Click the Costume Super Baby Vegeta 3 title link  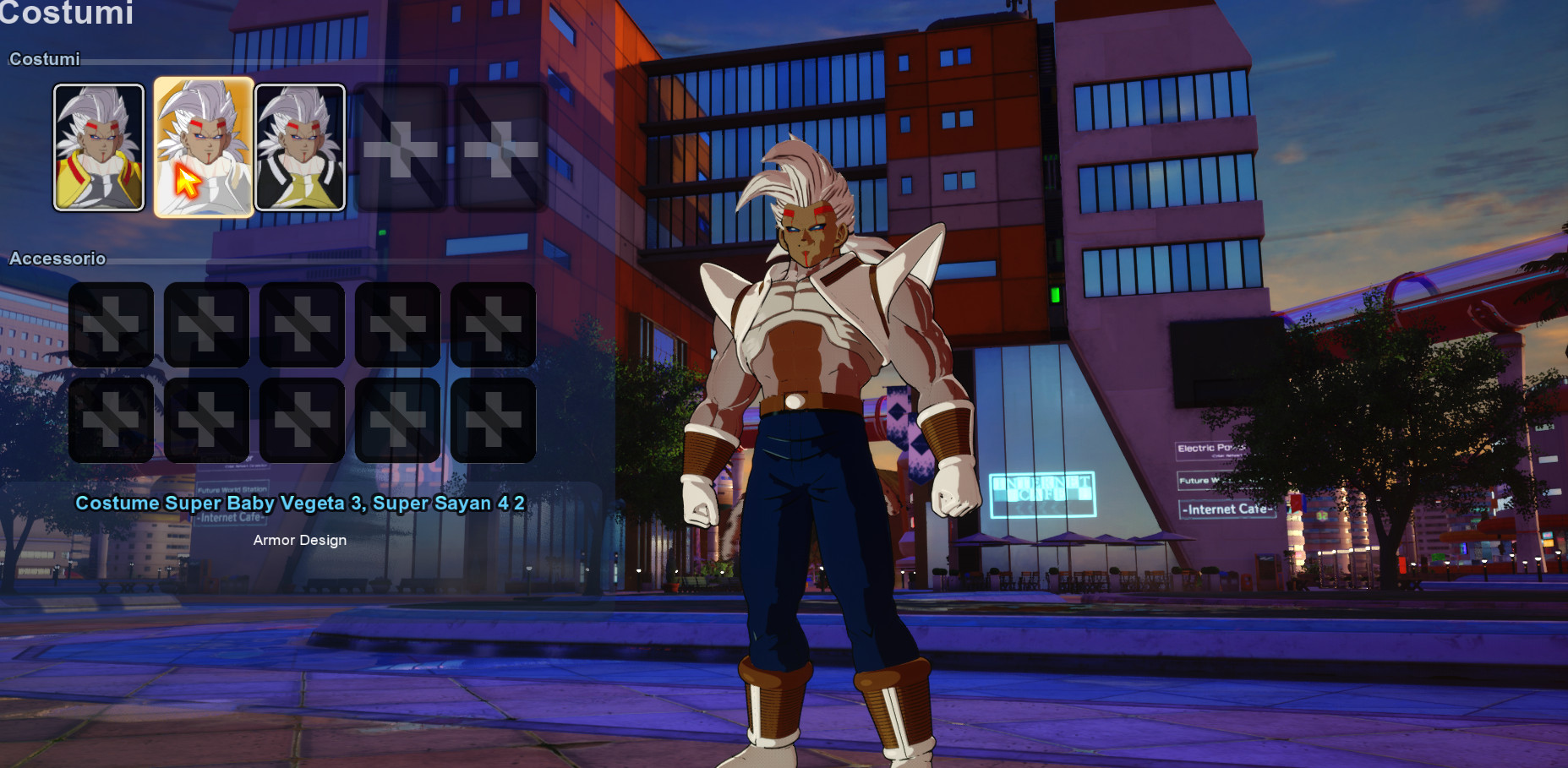click(301, 503)
